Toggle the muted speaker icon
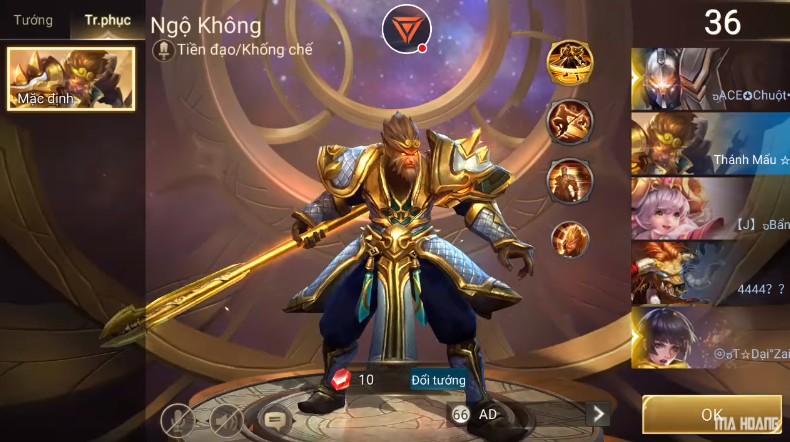This screenshot has width=790, height=442. click(x=226, y=419)
